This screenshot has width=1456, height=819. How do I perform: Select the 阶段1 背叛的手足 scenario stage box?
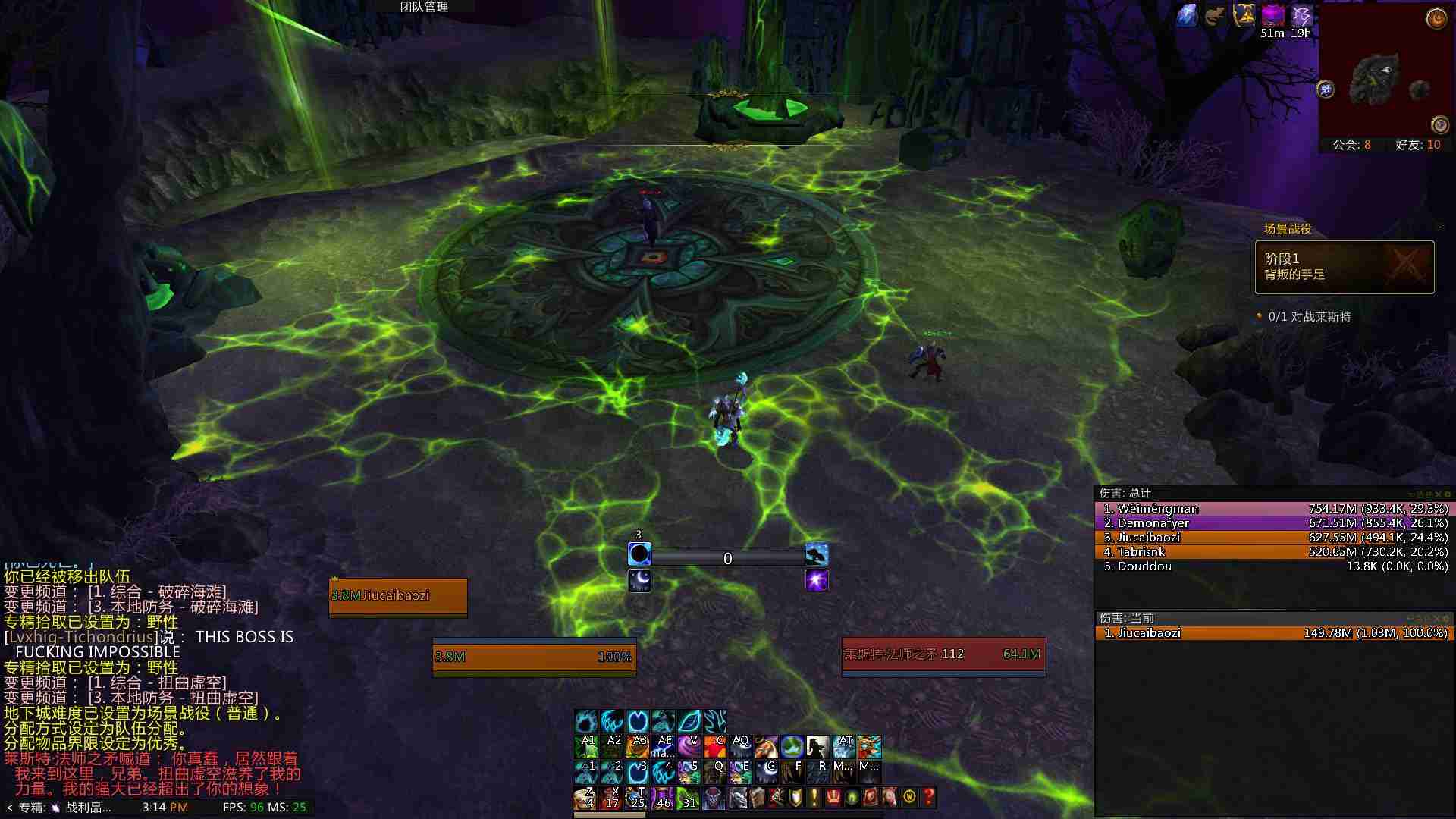(1344, 267)
